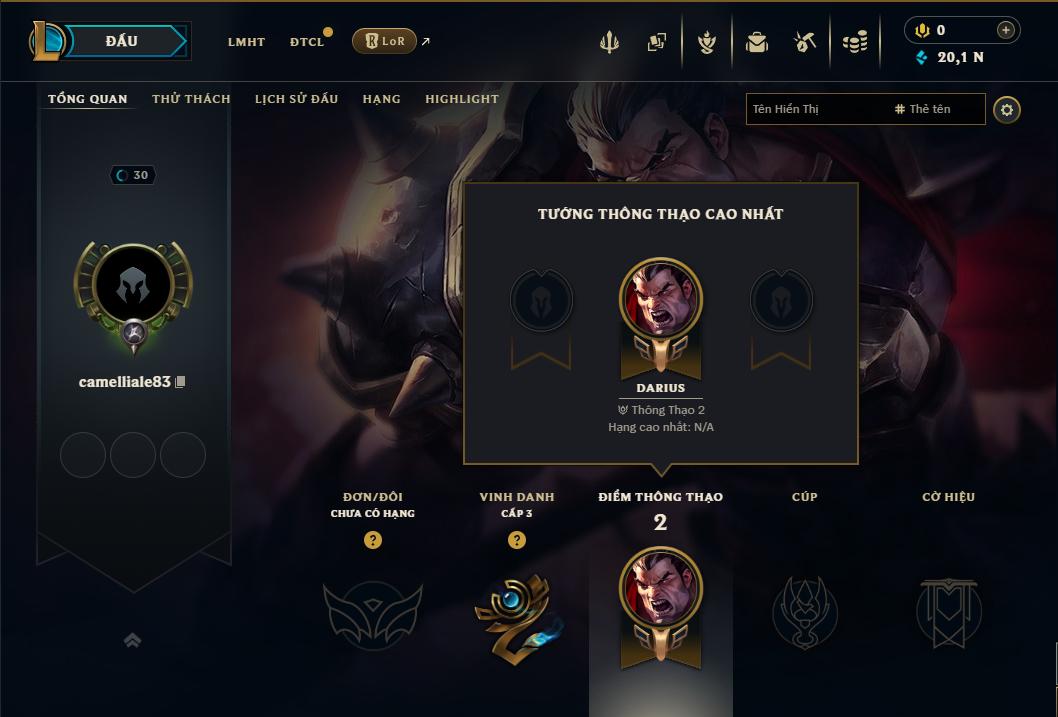Screen dimensions: 1058x717
Task: Click the ĐẤU play button
Action: click(122, 41)
